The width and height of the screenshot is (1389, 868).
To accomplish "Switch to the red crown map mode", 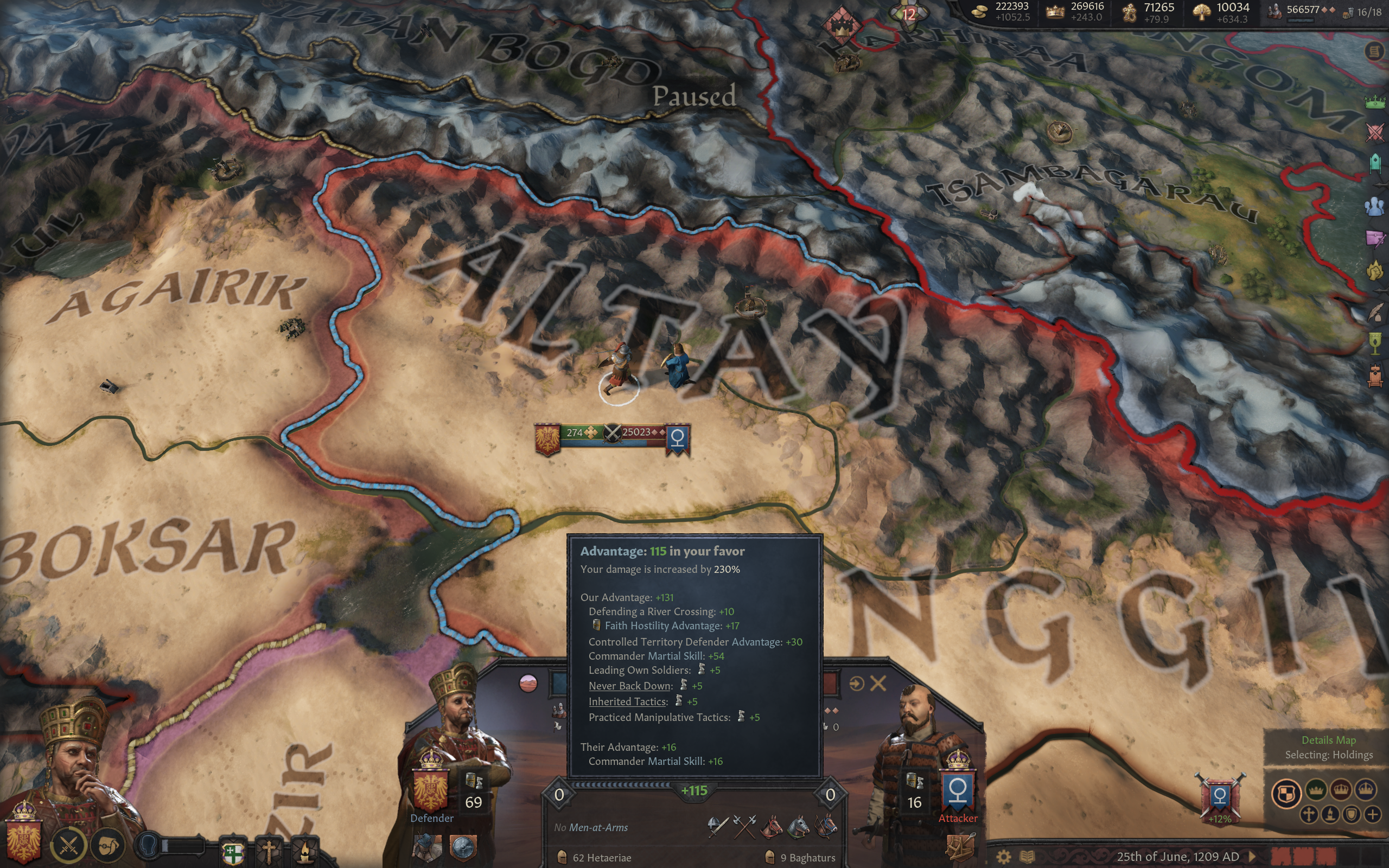I will (x=1341, y=790).
